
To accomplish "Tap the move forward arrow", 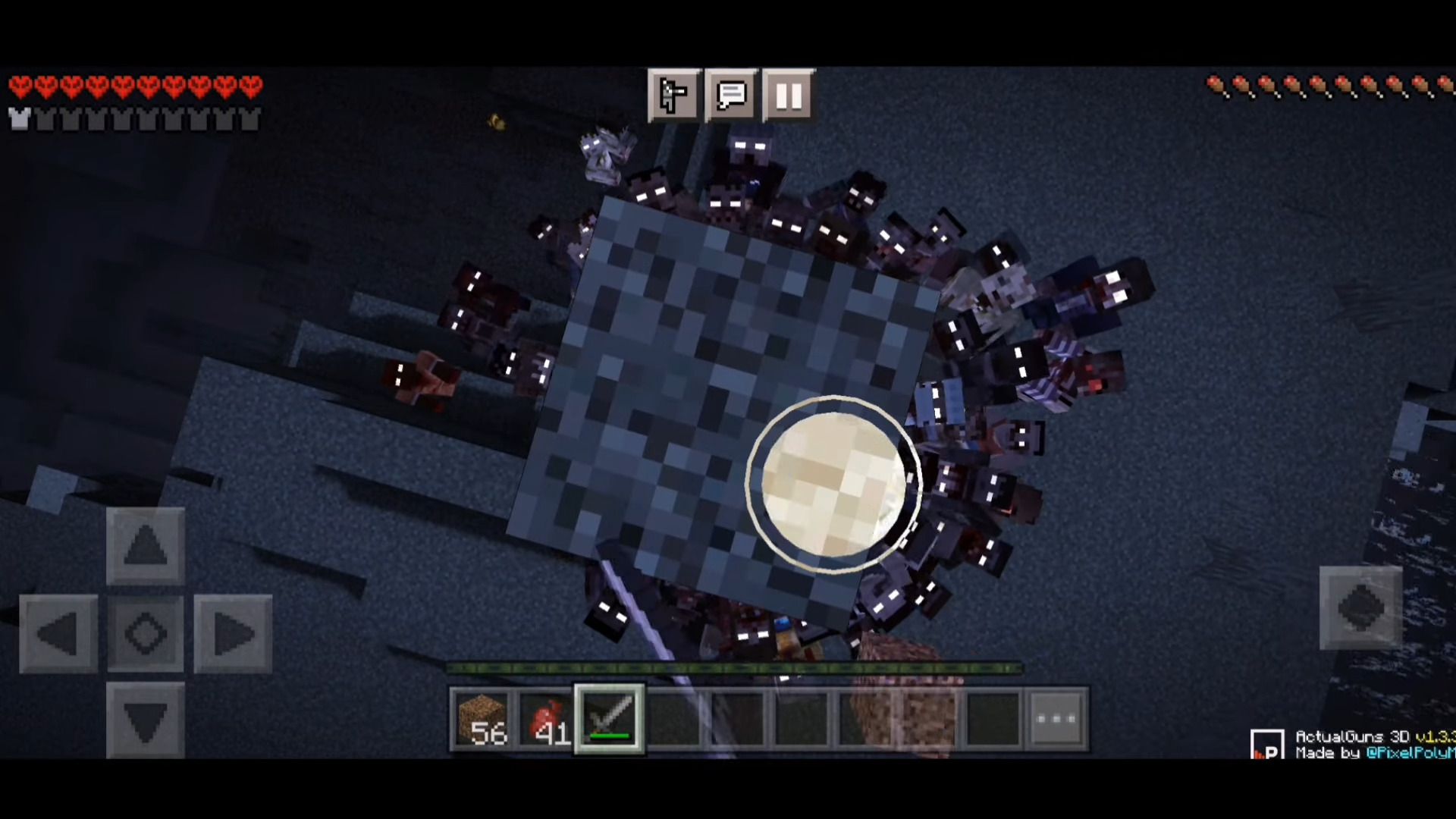I will point(145,545).
